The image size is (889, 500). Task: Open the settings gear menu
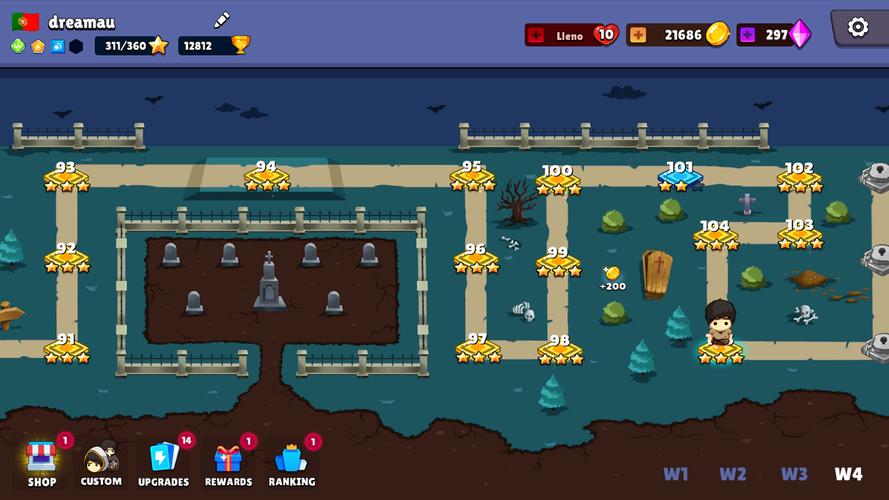click(x=858, y=28)
